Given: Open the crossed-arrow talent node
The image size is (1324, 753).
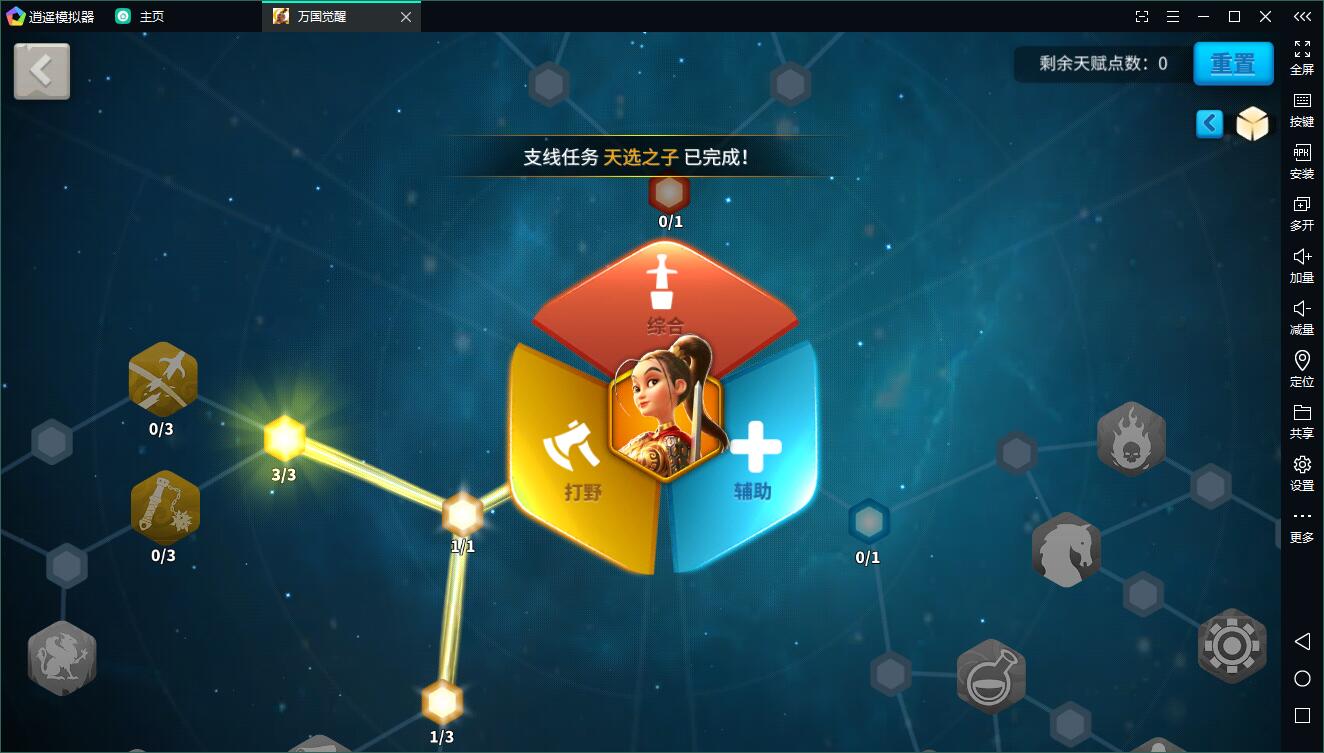Looking at the screenshot, I should (163, 380).
